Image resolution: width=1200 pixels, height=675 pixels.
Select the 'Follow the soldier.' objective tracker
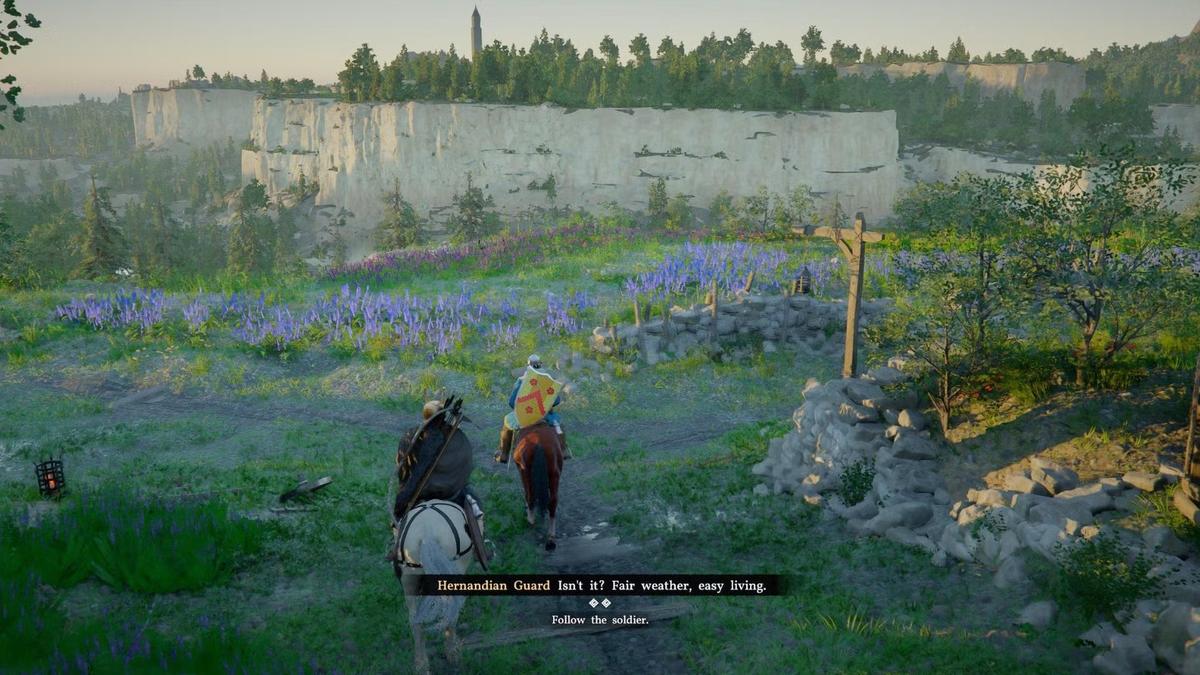pos(600,620)
